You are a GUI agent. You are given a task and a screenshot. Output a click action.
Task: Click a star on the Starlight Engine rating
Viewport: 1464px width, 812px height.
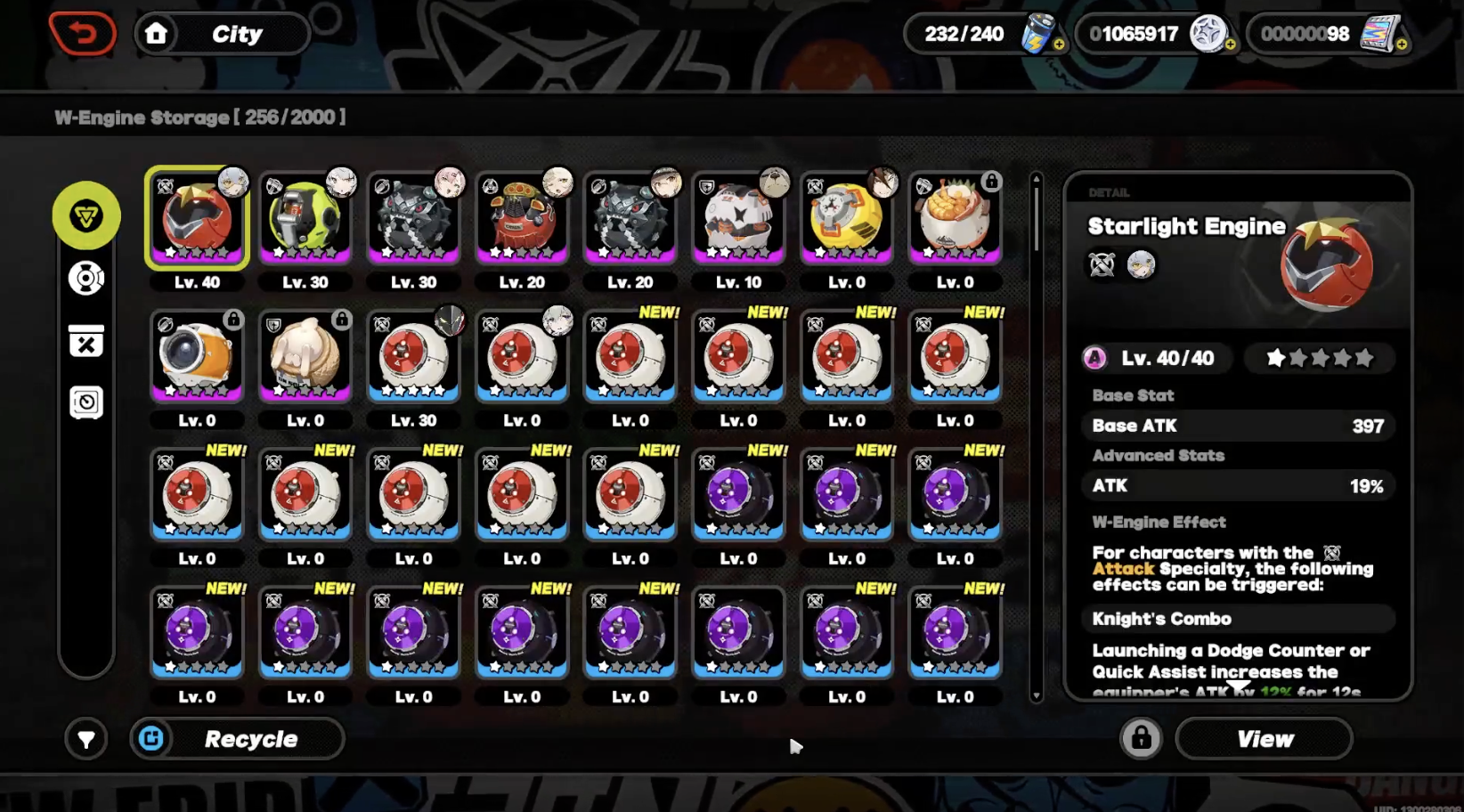coord(1278,358)
